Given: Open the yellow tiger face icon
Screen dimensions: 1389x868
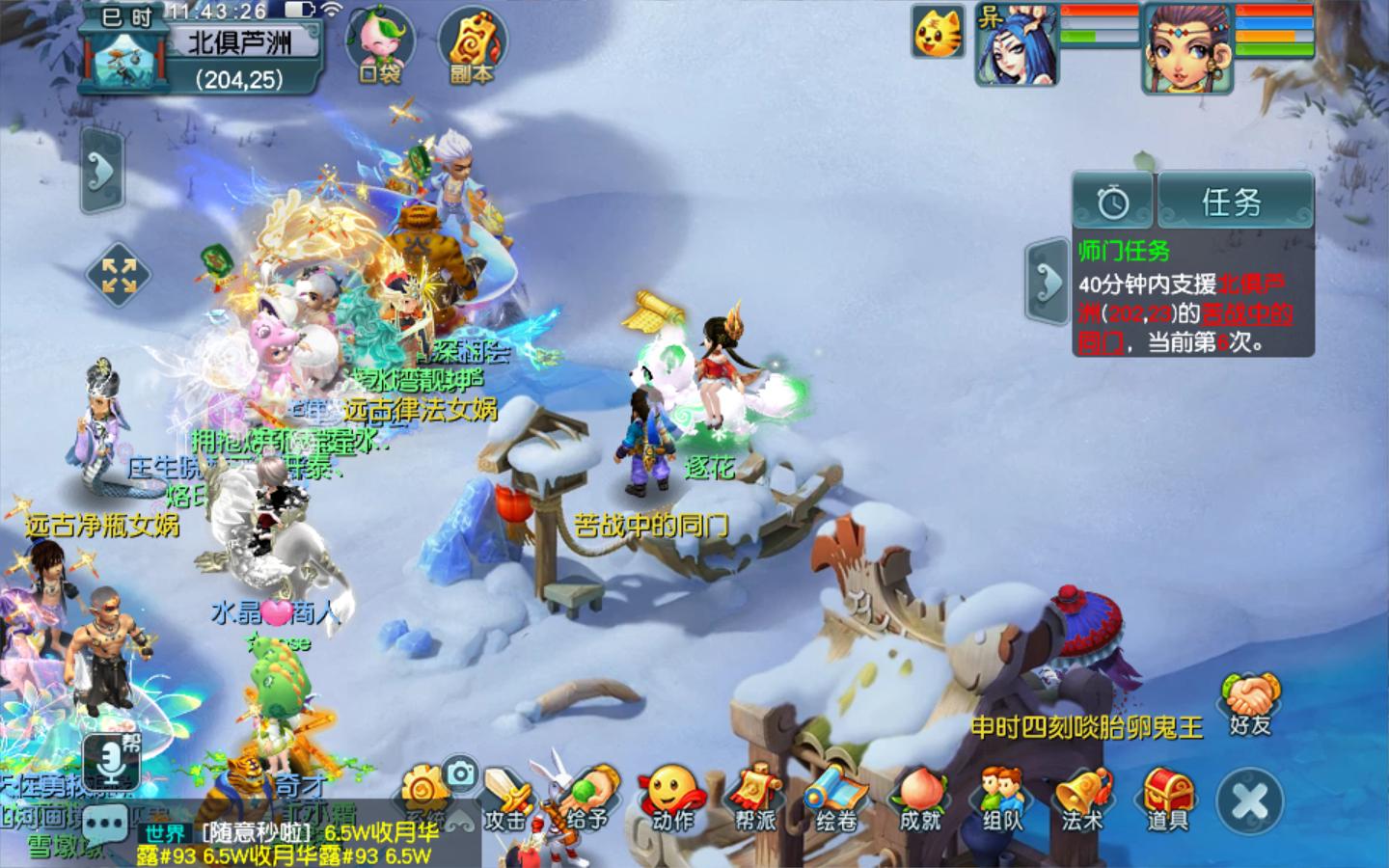Looking at the screenshot, I should click(x=937, y=33).
